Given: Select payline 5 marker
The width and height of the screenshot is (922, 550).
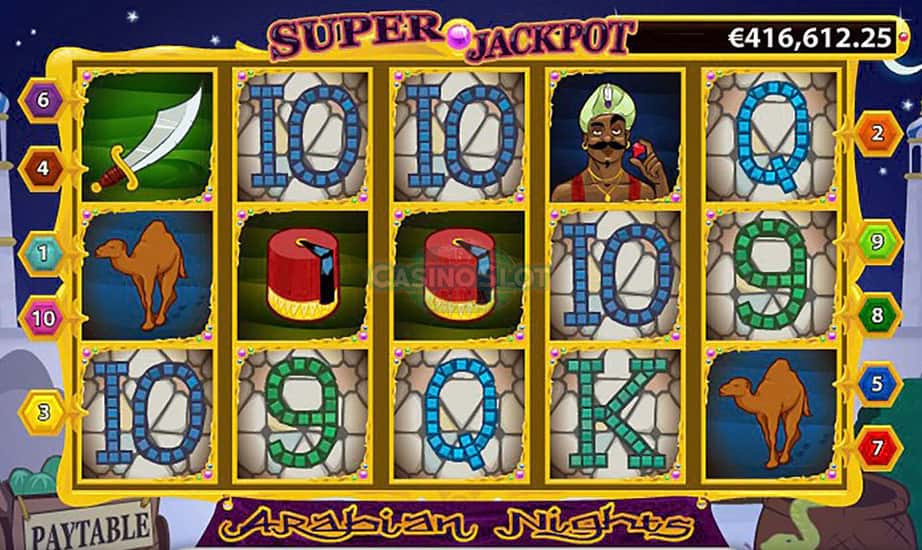Looking at the screenshot, I should click(877, 383).
